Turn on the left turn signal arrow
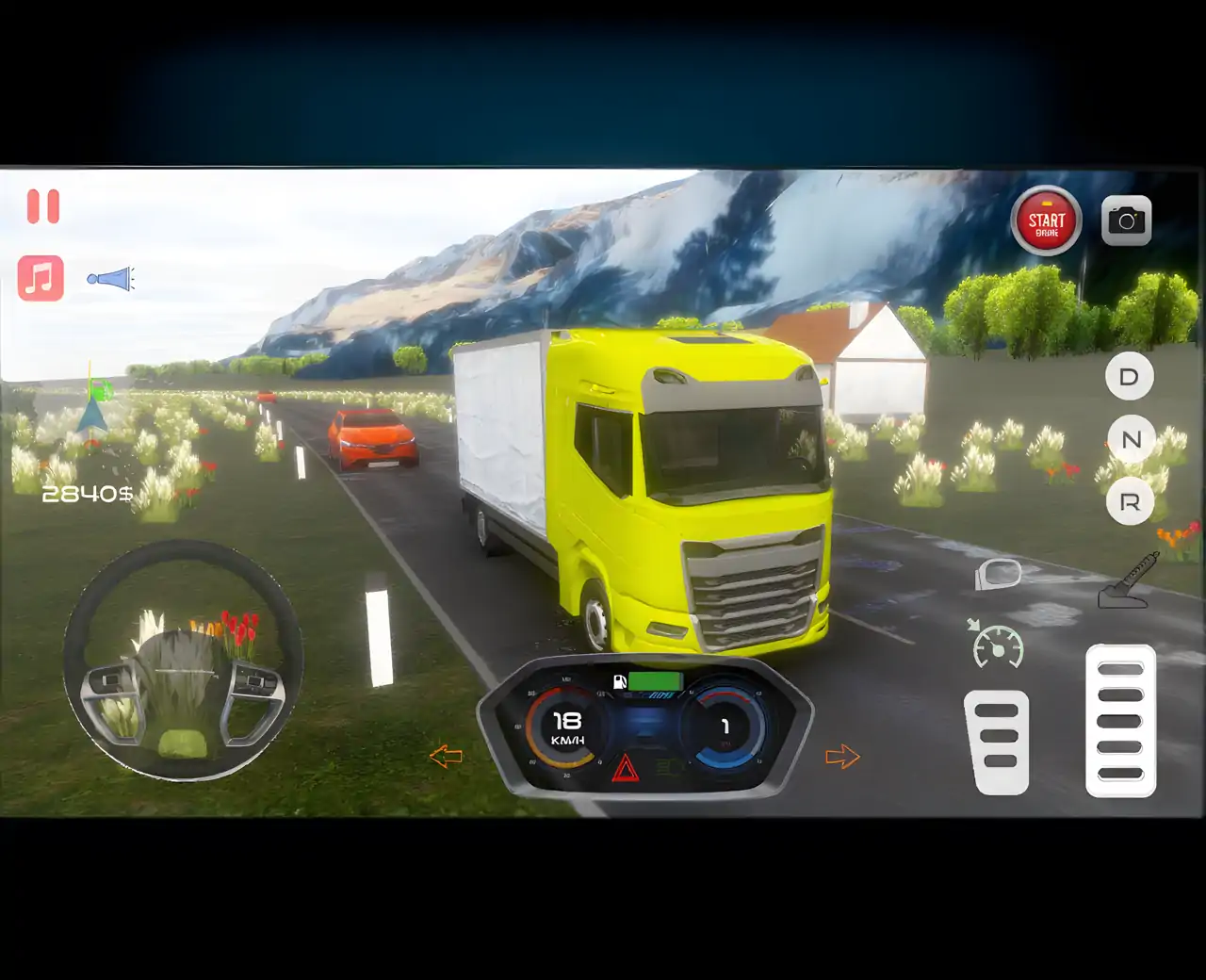Viewport: 1206px width, 980px height. pos(446,756)
